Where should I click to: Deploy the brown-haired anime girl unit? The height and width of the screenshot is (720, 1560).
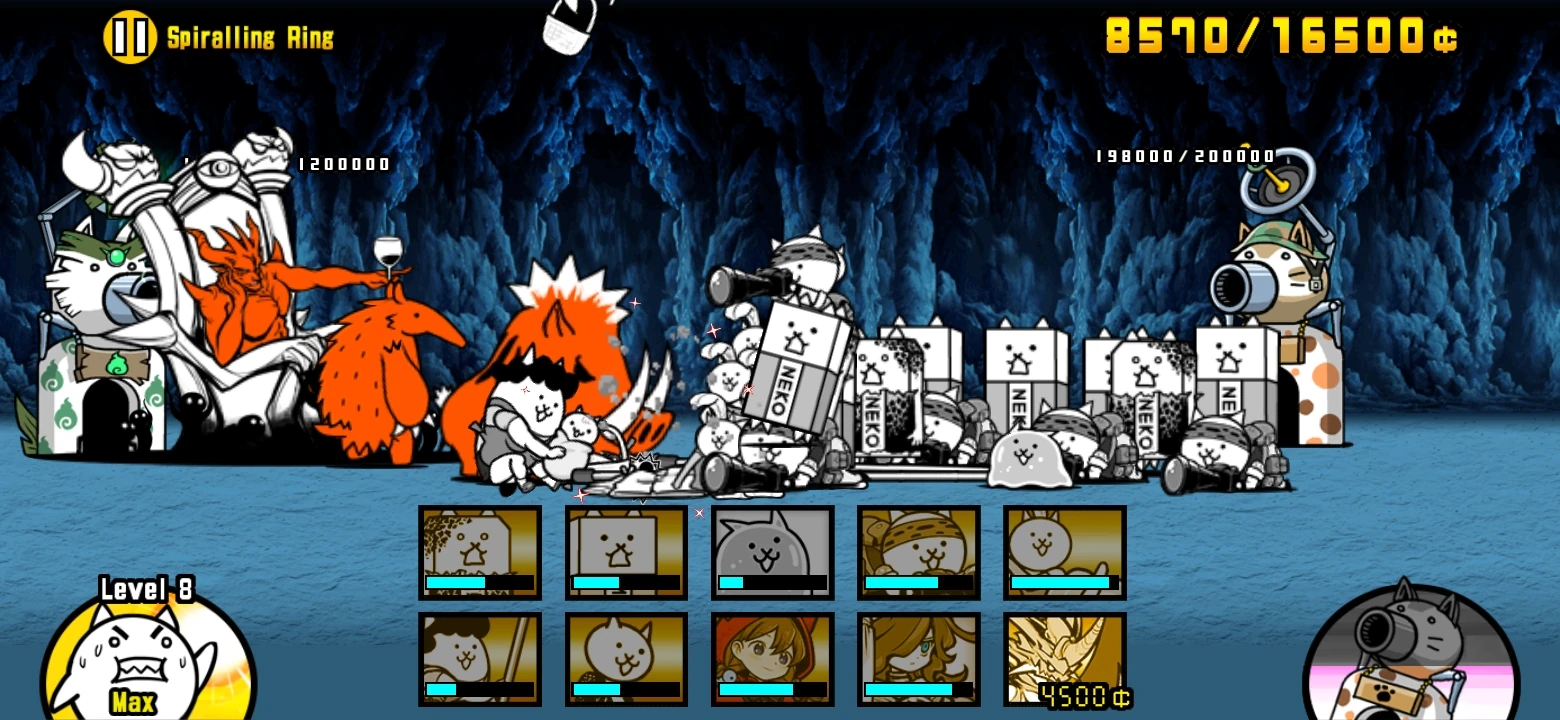click(918, 660)
